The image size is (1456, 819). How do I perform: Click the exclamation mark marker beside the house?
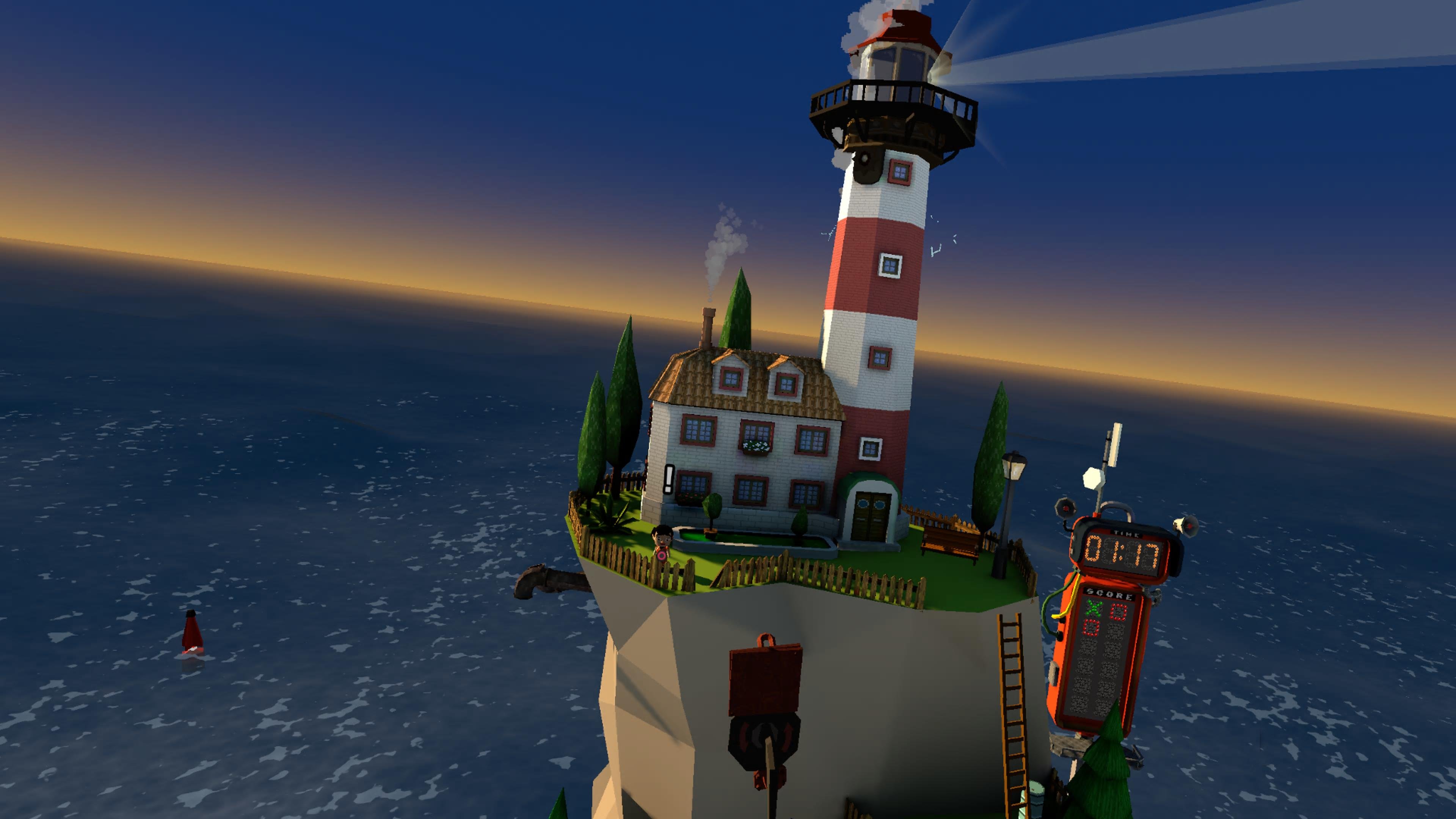coord(669,479)
